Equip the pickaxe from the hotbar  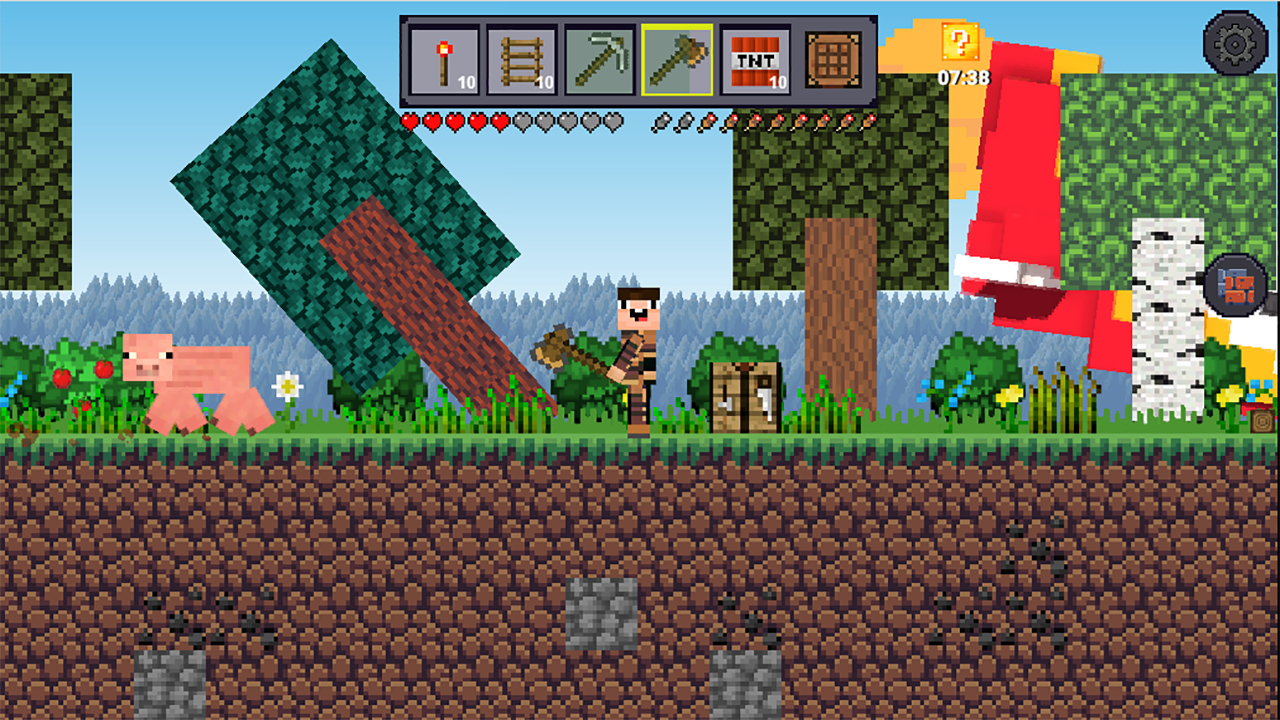[x=599, y=62]
